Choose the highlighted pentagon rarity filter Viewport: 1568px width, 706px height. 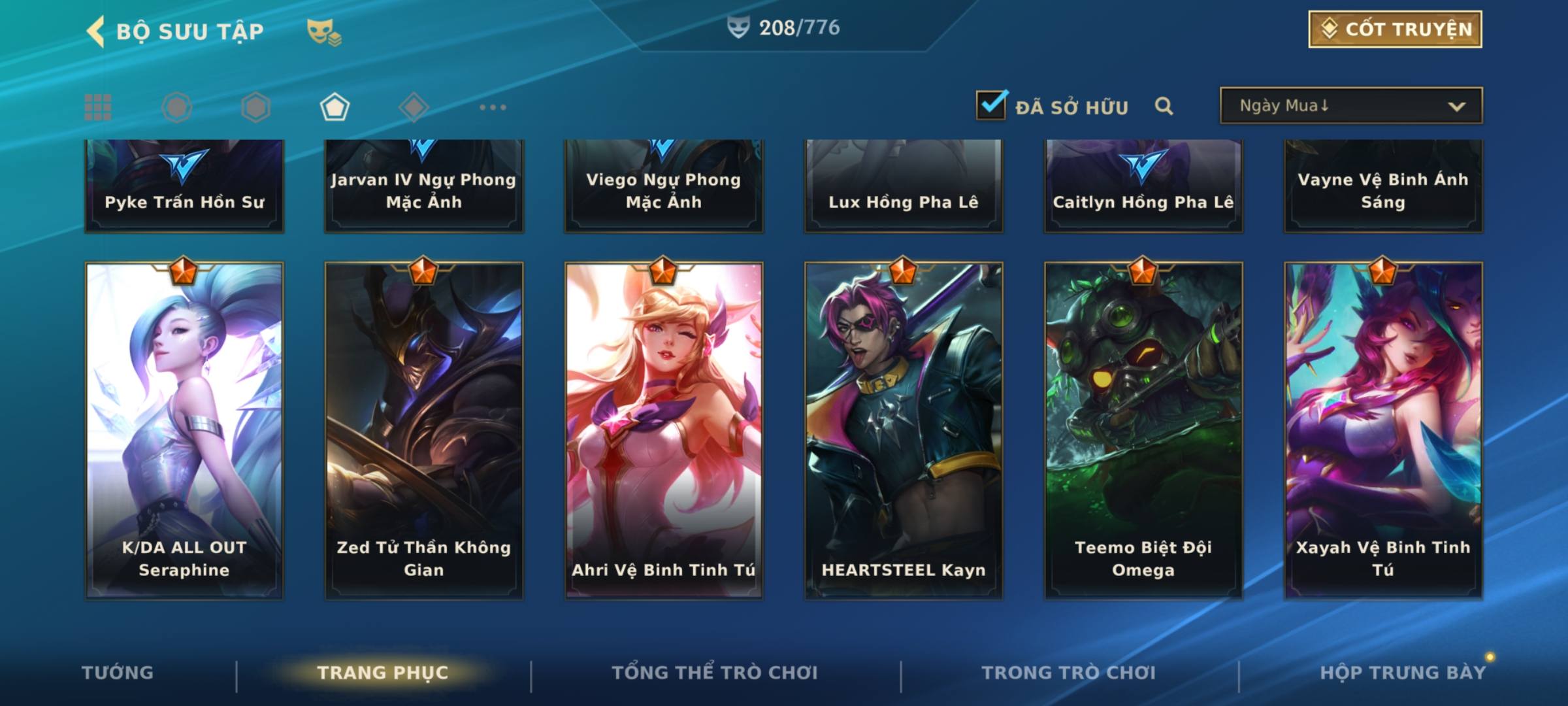(x=335, y=107)
